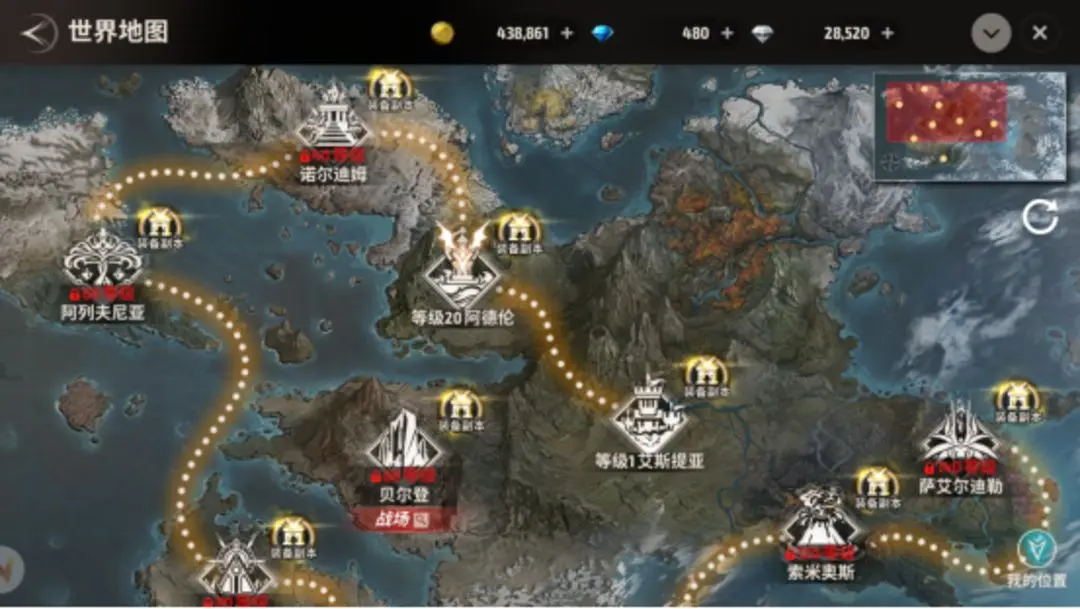The image size is (1080, 609).
Task: Expand the round dropdown arrow button
Action: click(990, 33)
